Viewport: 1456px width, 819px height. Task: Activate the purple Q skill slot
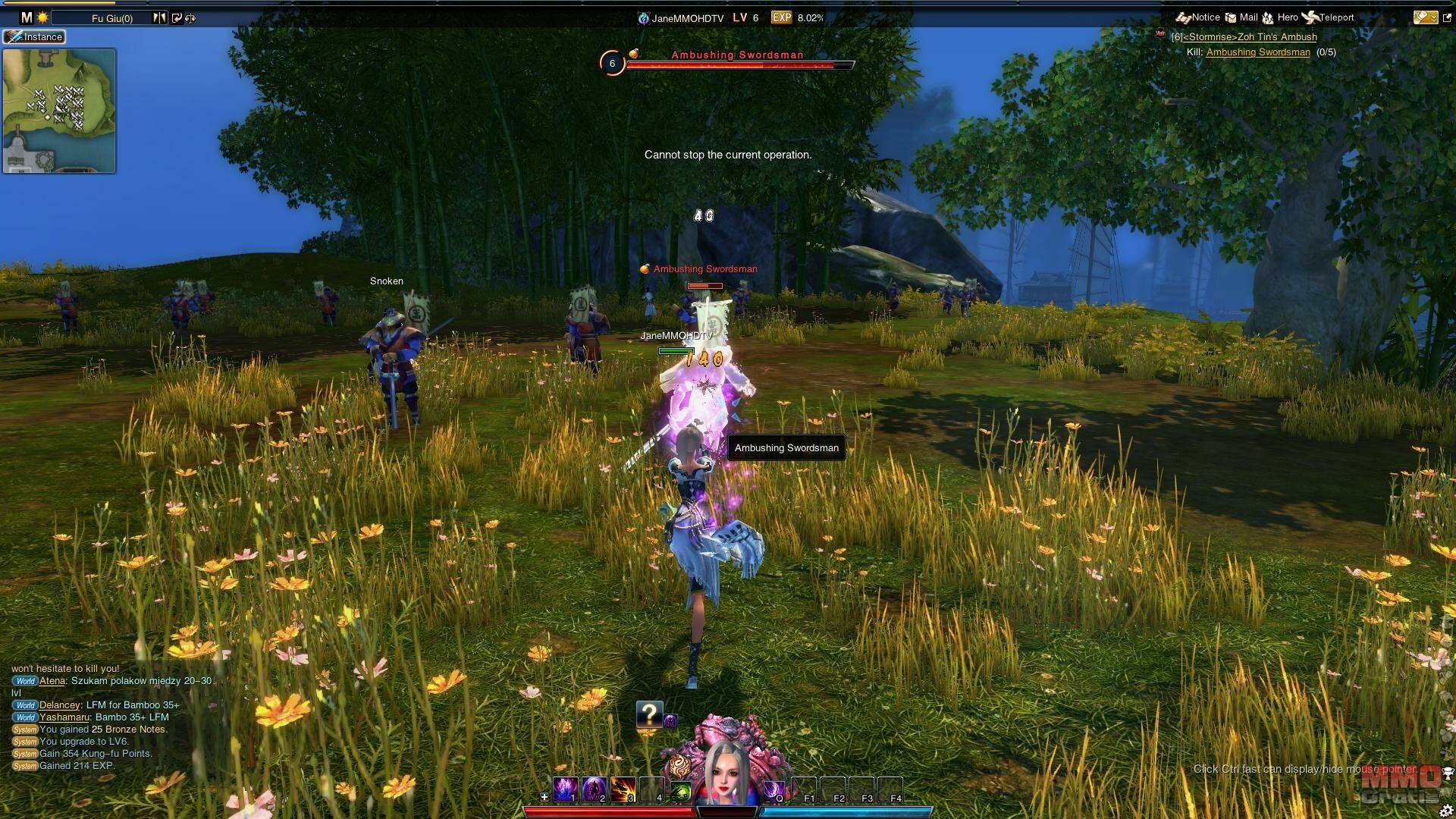pos(773,789)
